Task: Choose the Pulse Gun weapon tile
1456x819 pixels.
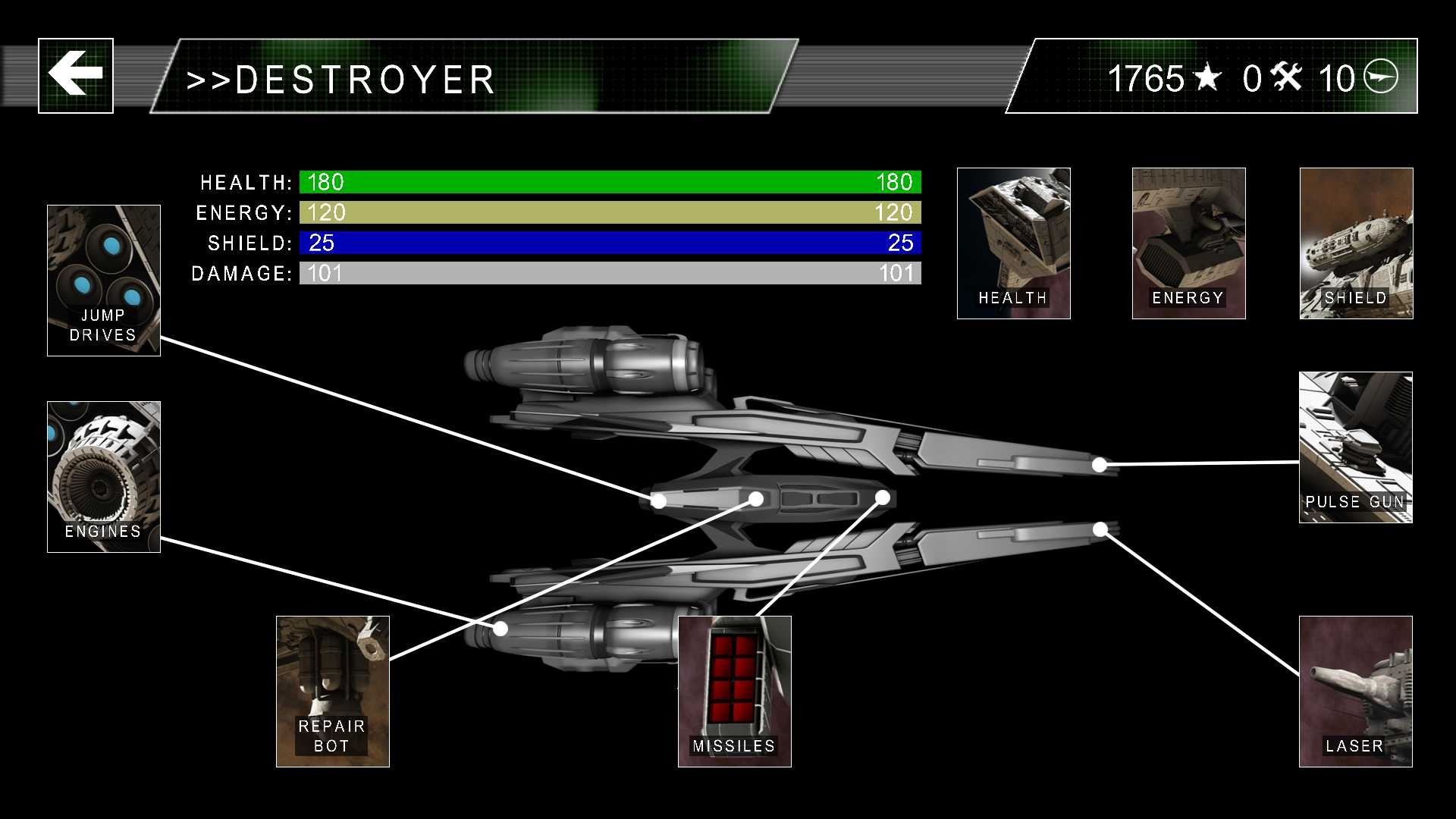Action: coord(1355,447)
